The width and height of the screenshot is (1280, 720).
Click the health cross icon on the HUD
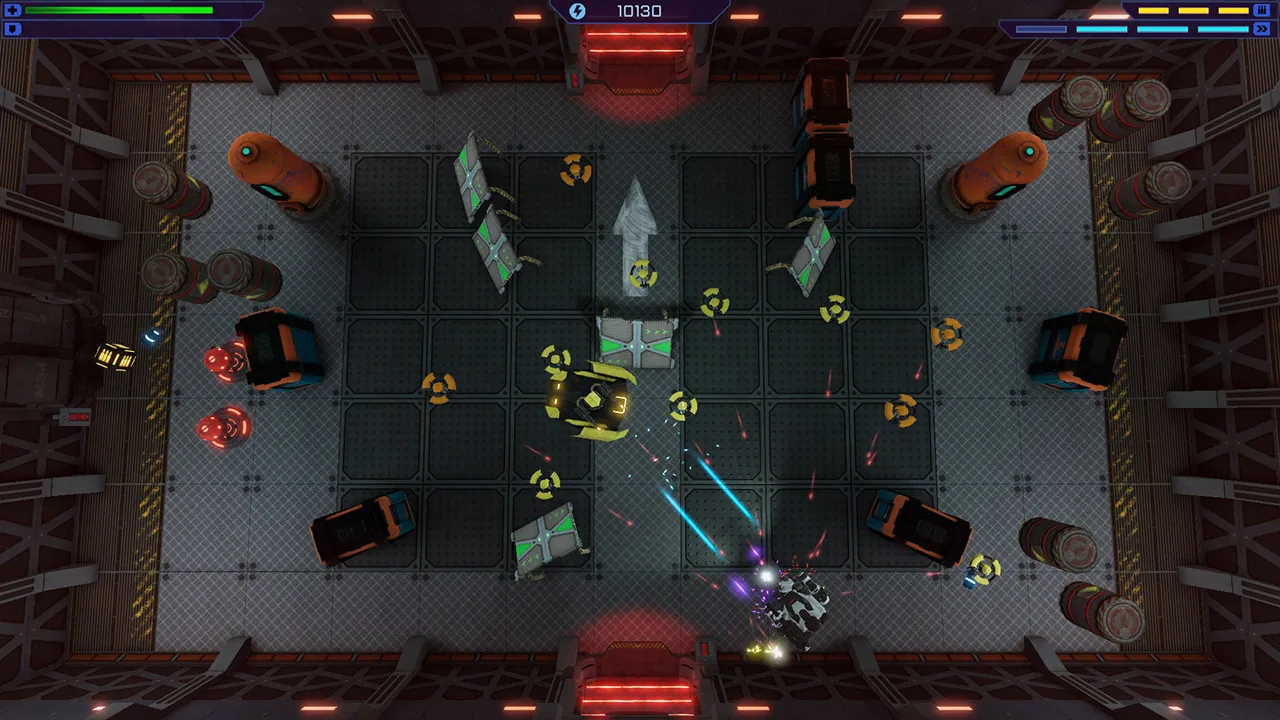pyautogui.click(x=13, y=10)
